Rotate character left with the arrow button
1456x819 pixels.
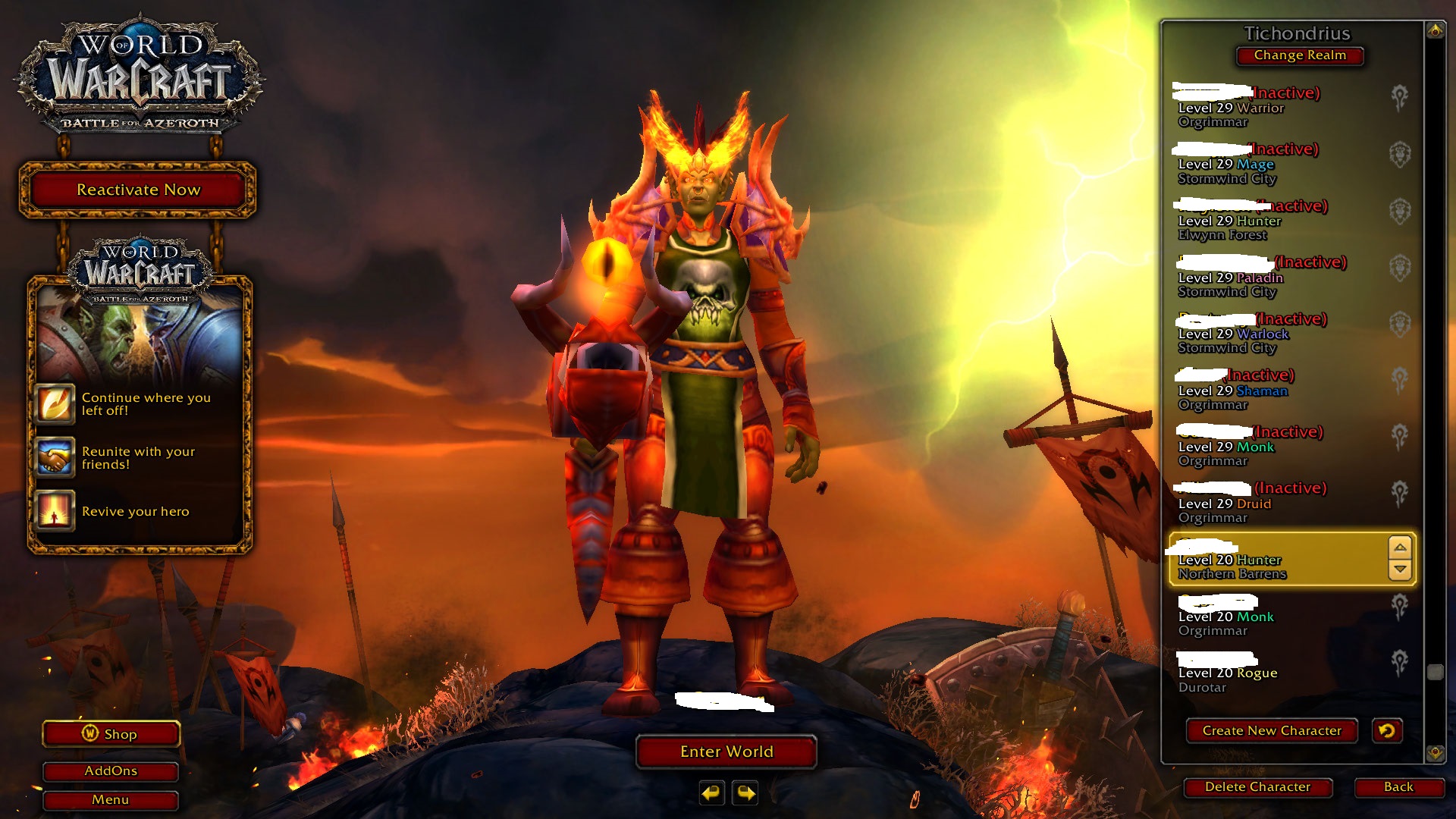711,793
